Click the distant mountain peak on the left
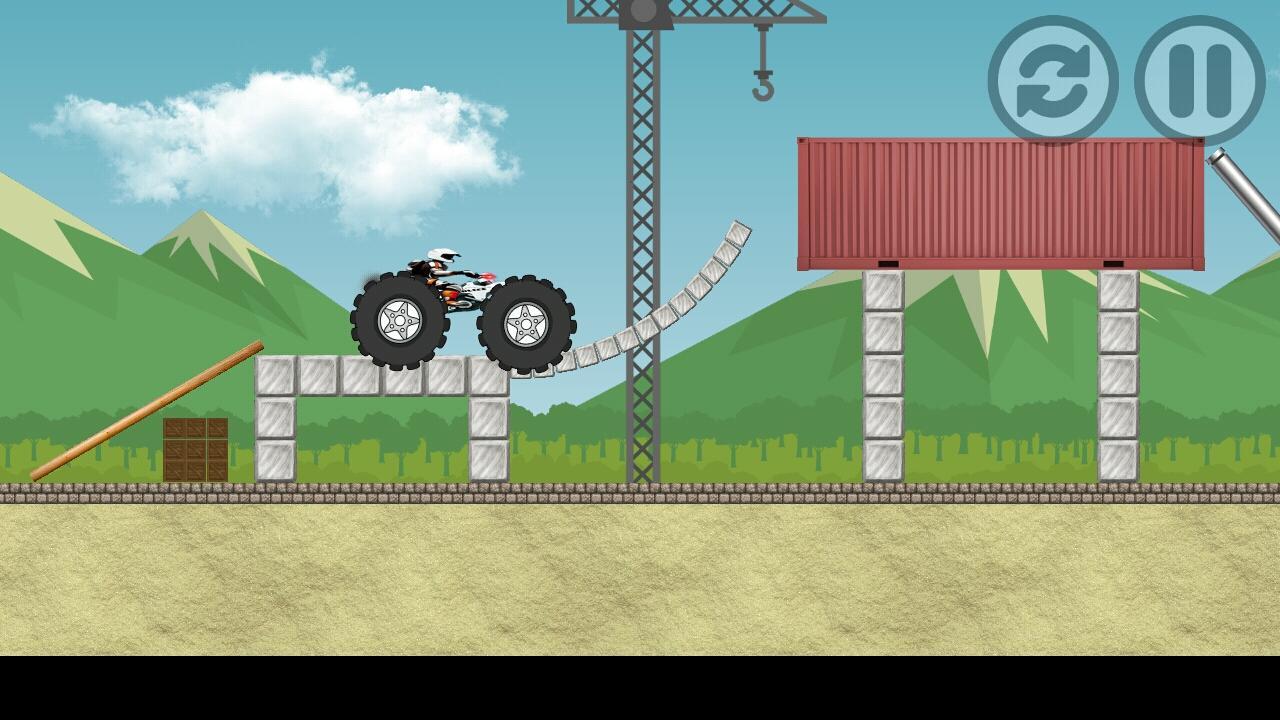The width and height of the screenshot is (1280, 720). (x=200, y=230)
